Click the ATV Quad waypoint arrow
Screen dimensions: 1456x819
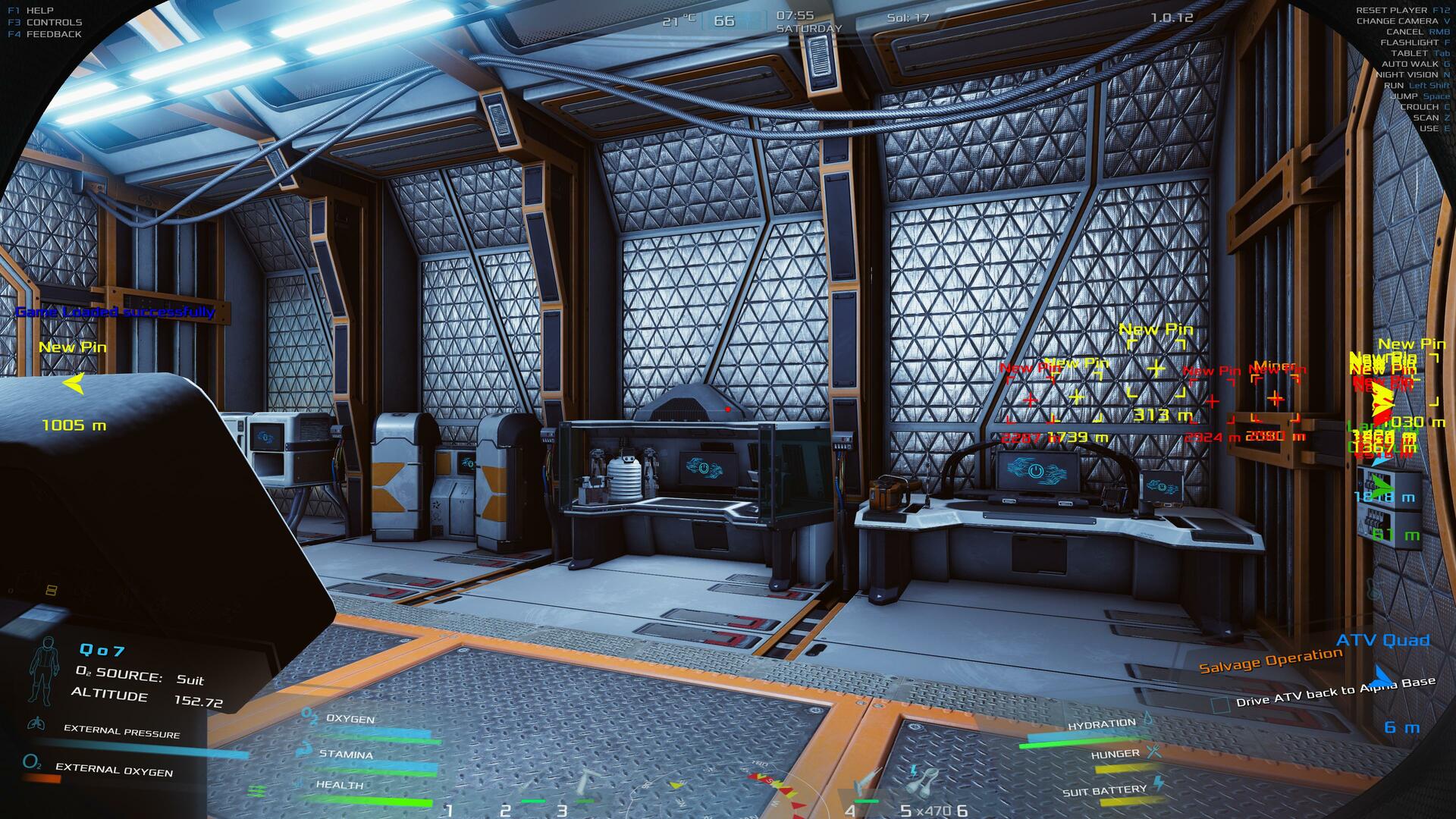point(1383,676)
